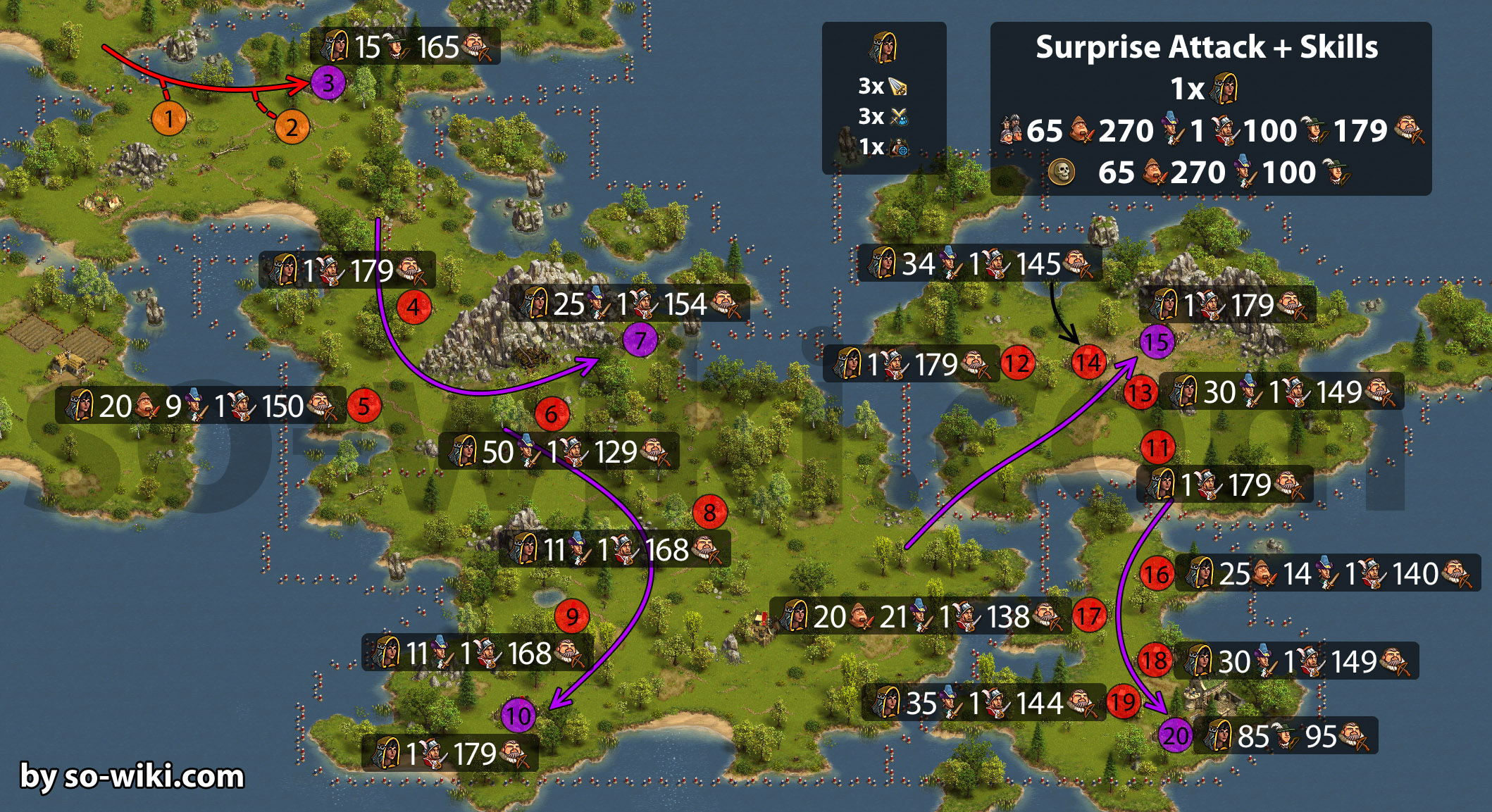Pick red camp marker number 17
Screen dimensions: 1492x812
click(x=1088, y=616)
